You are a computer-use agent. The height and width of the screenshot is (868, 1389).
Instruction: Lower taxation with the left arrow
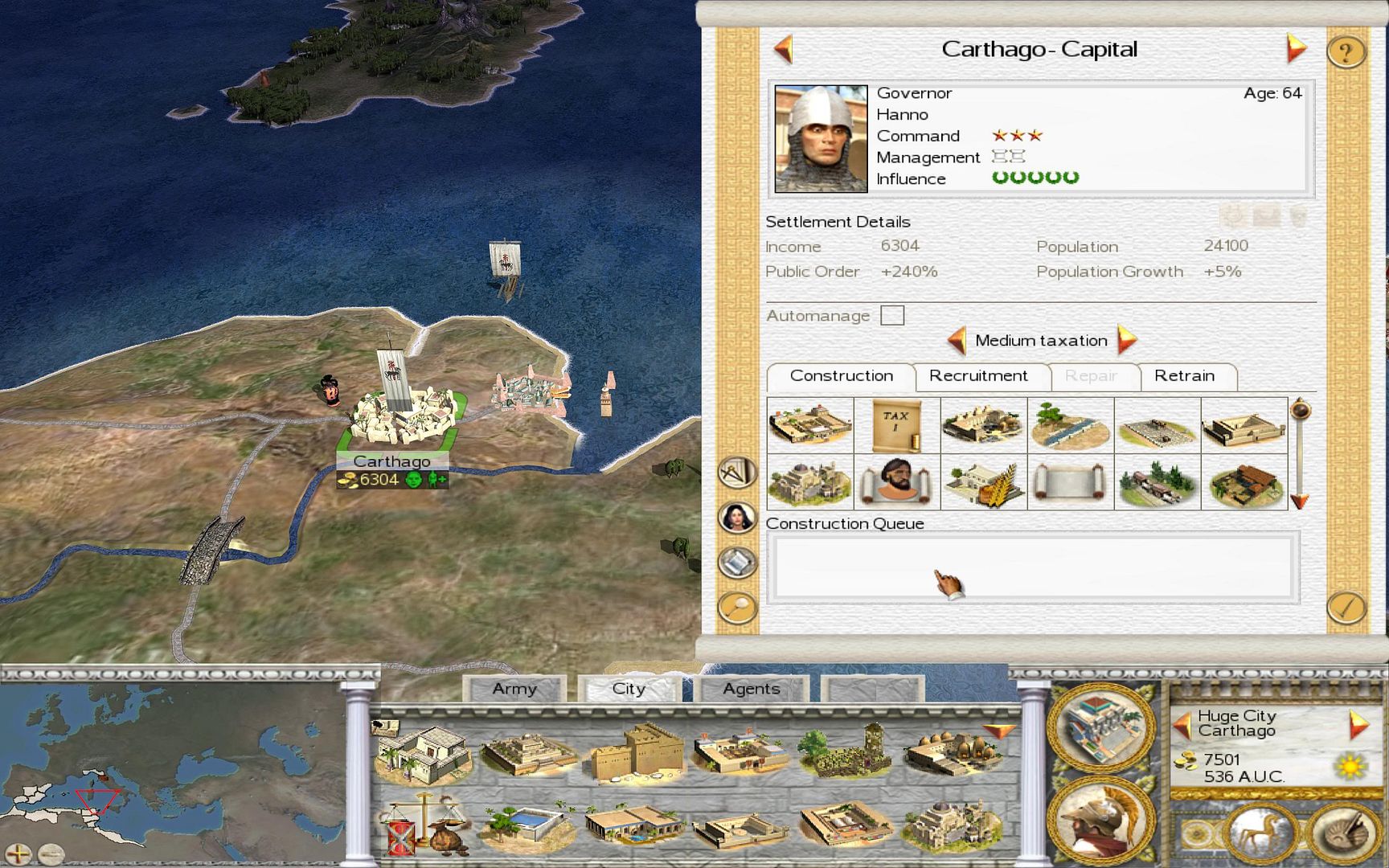[957, 340]
